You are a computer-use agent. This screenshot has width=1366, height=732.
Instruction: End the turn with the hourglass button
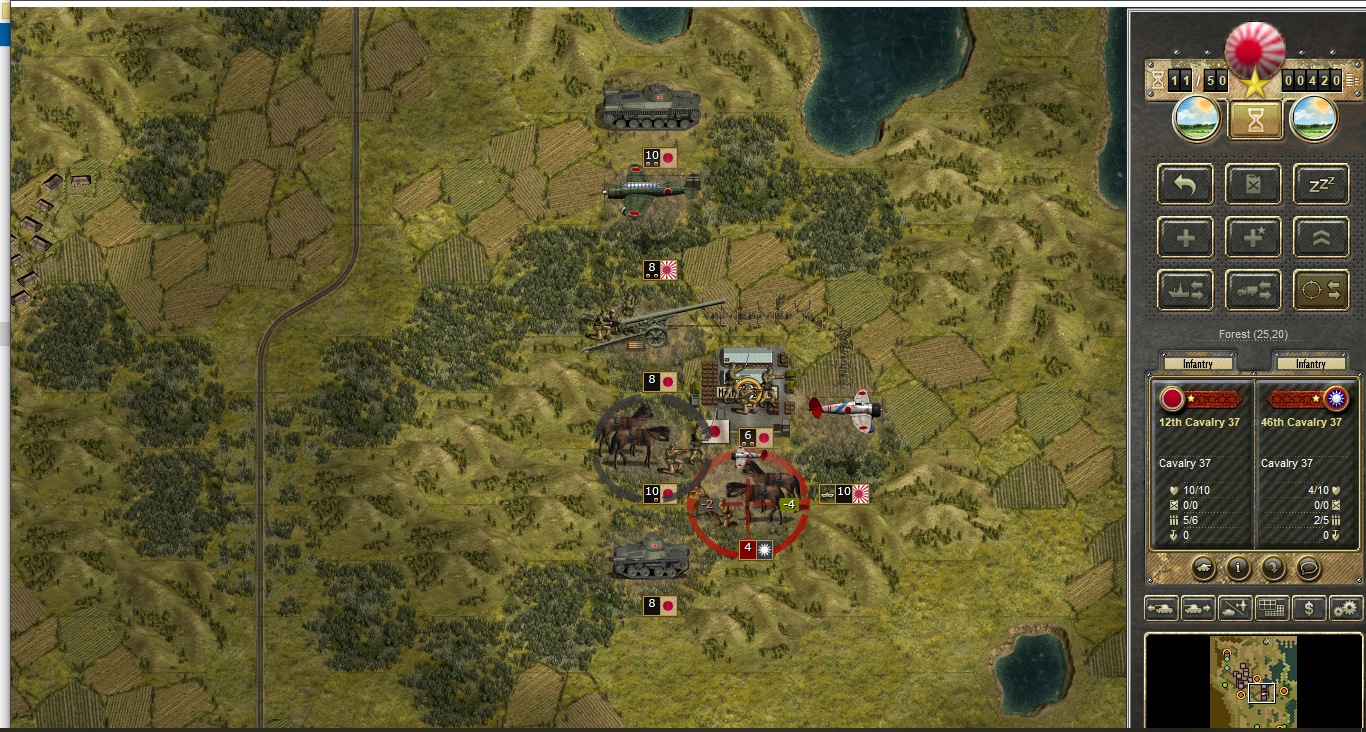tap(1253, 119)
